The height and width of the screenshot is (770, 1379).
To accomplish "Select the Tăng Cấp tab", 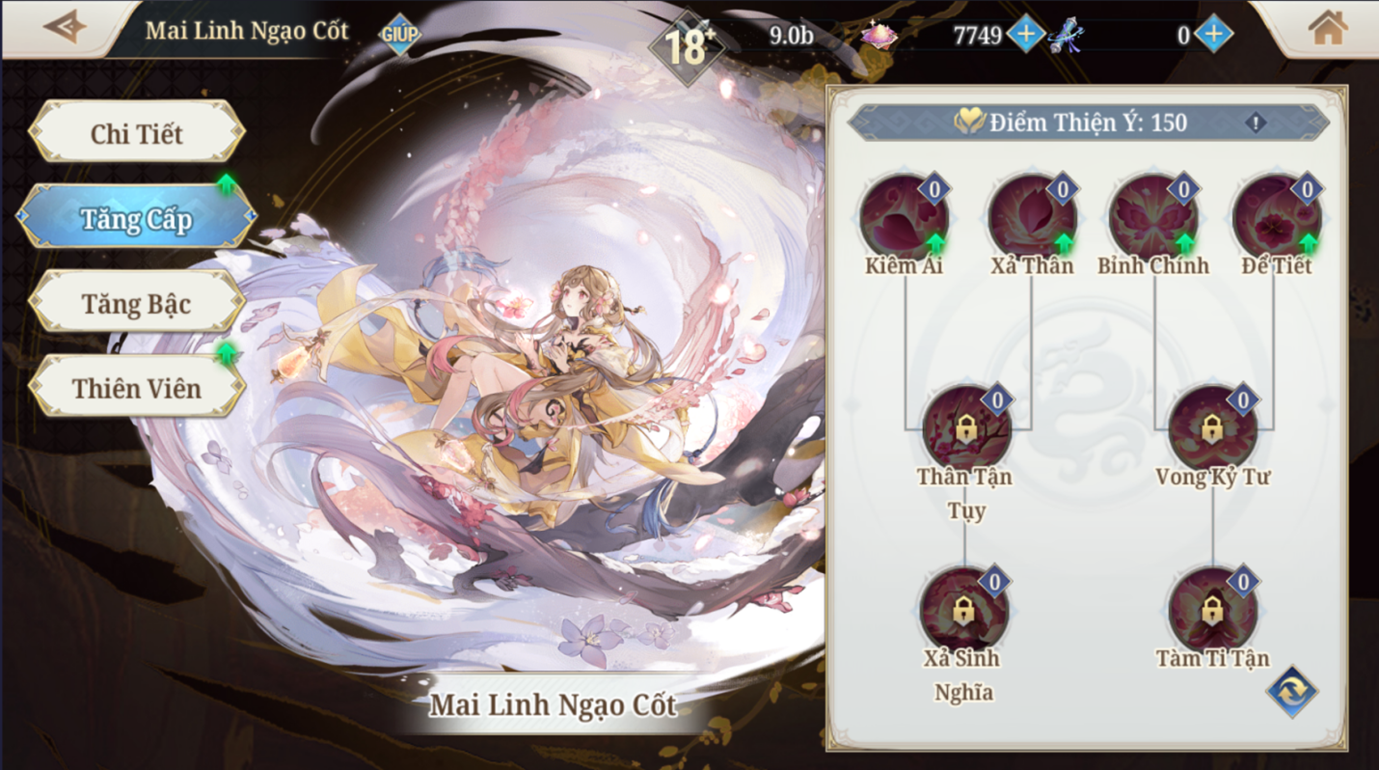I will (x=137, y=218).
